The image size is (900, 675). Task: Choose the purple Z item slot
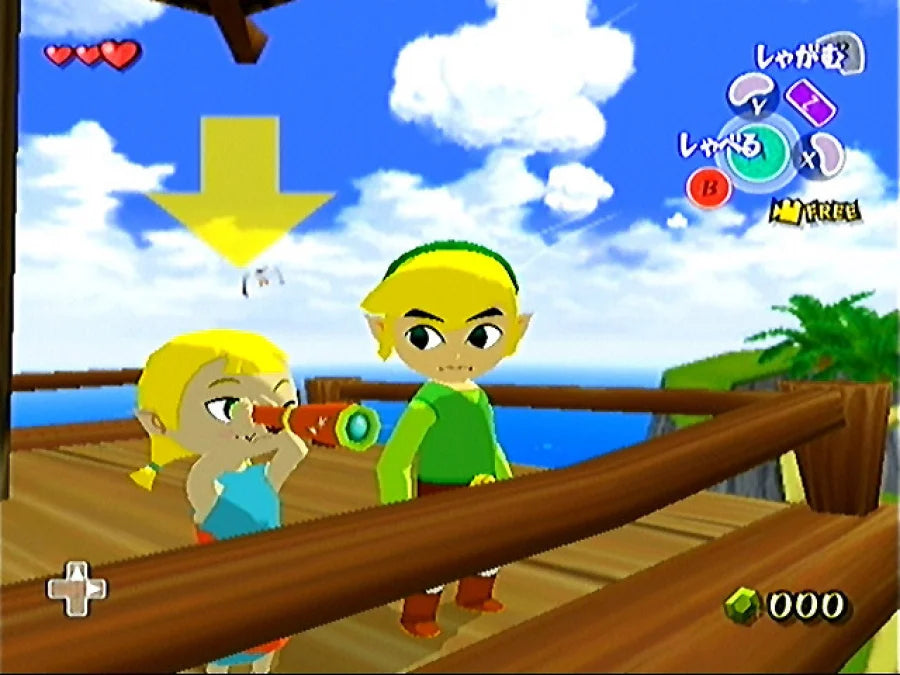[x=812, y=100]
